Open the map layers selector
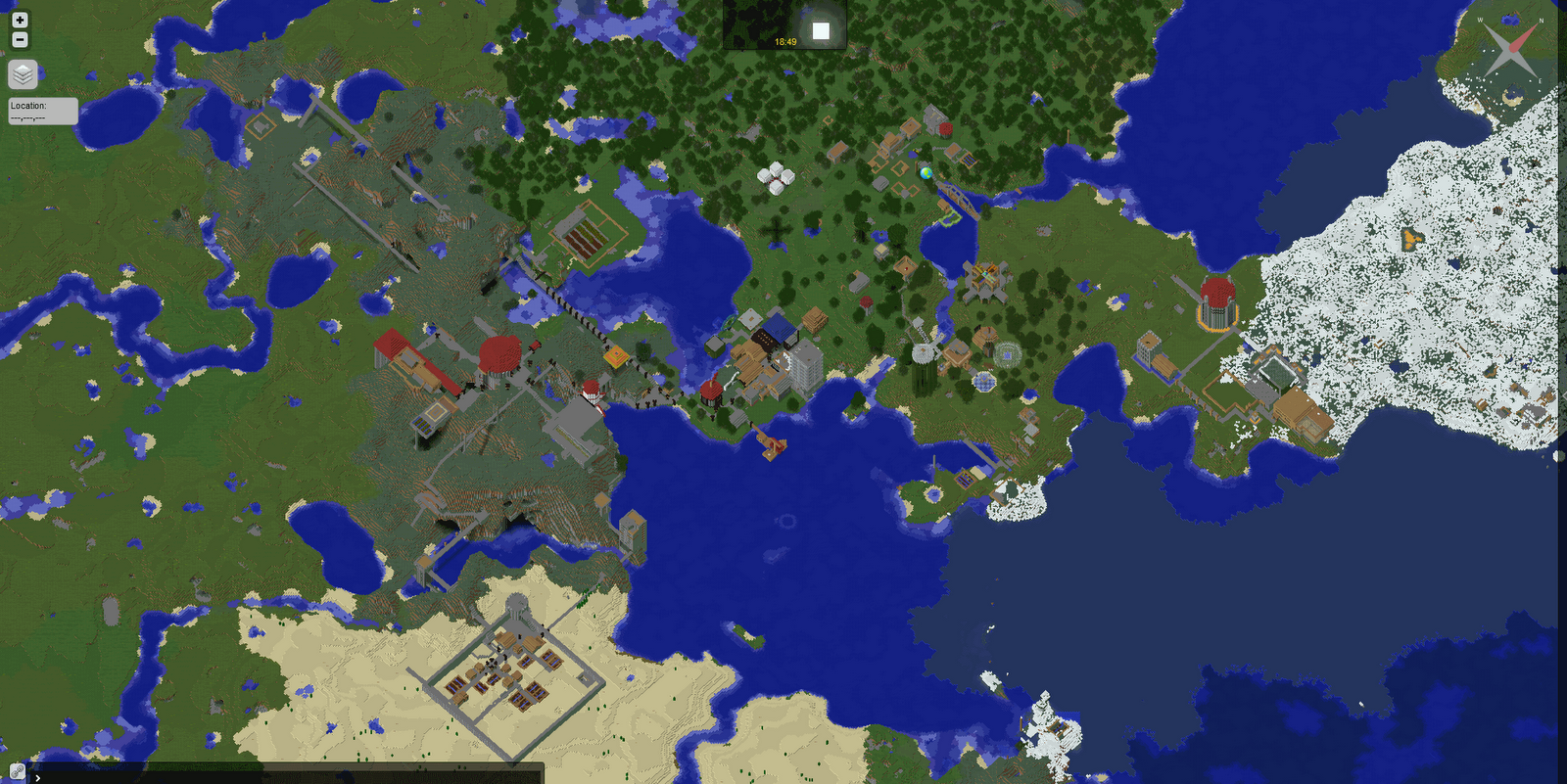Image resolution: width=1567 pixels, height=784 pixels. tap(21, 74)
